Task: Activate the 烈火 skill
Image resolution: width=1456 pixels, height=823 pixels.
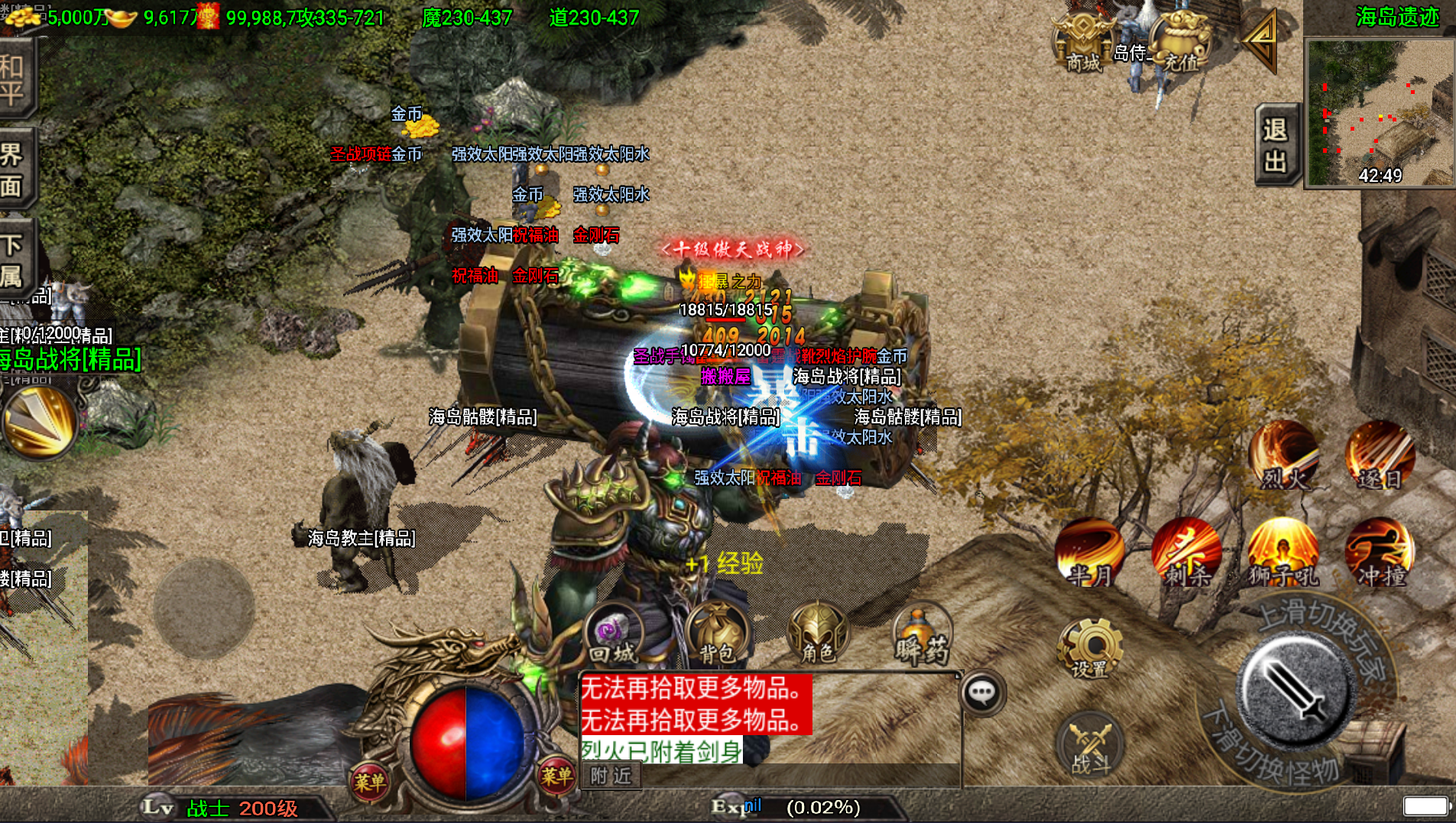Action: [x=1284, y=456]
